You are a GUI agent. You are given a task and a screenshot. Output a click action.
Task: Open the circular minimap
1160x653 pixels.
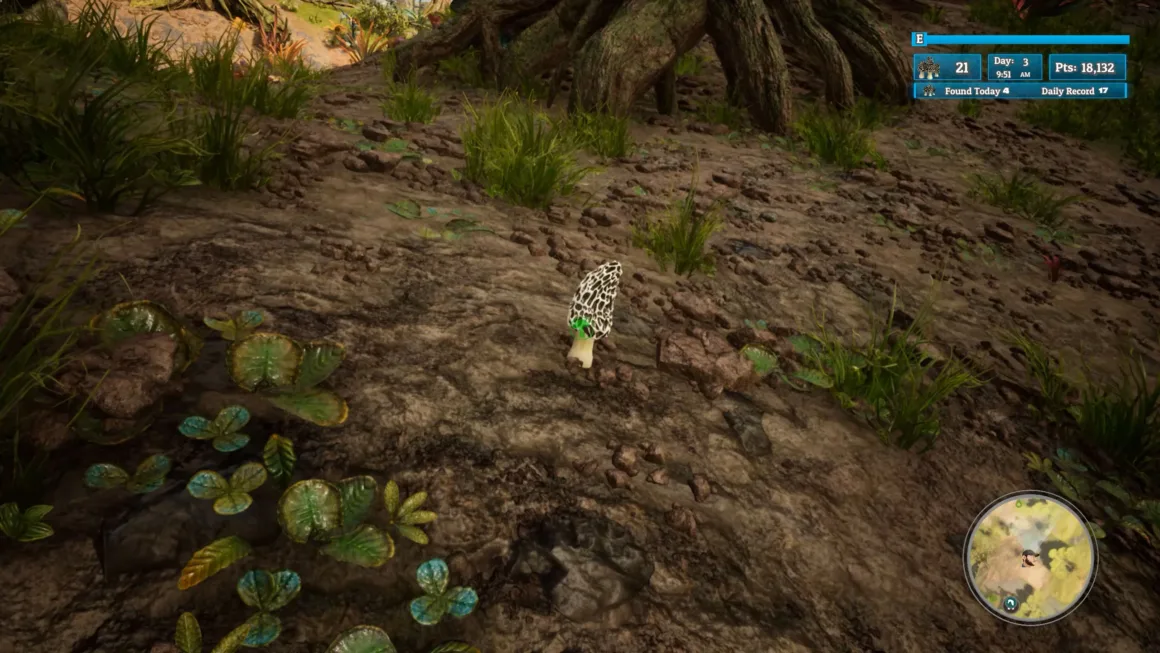coord(1029,557)
